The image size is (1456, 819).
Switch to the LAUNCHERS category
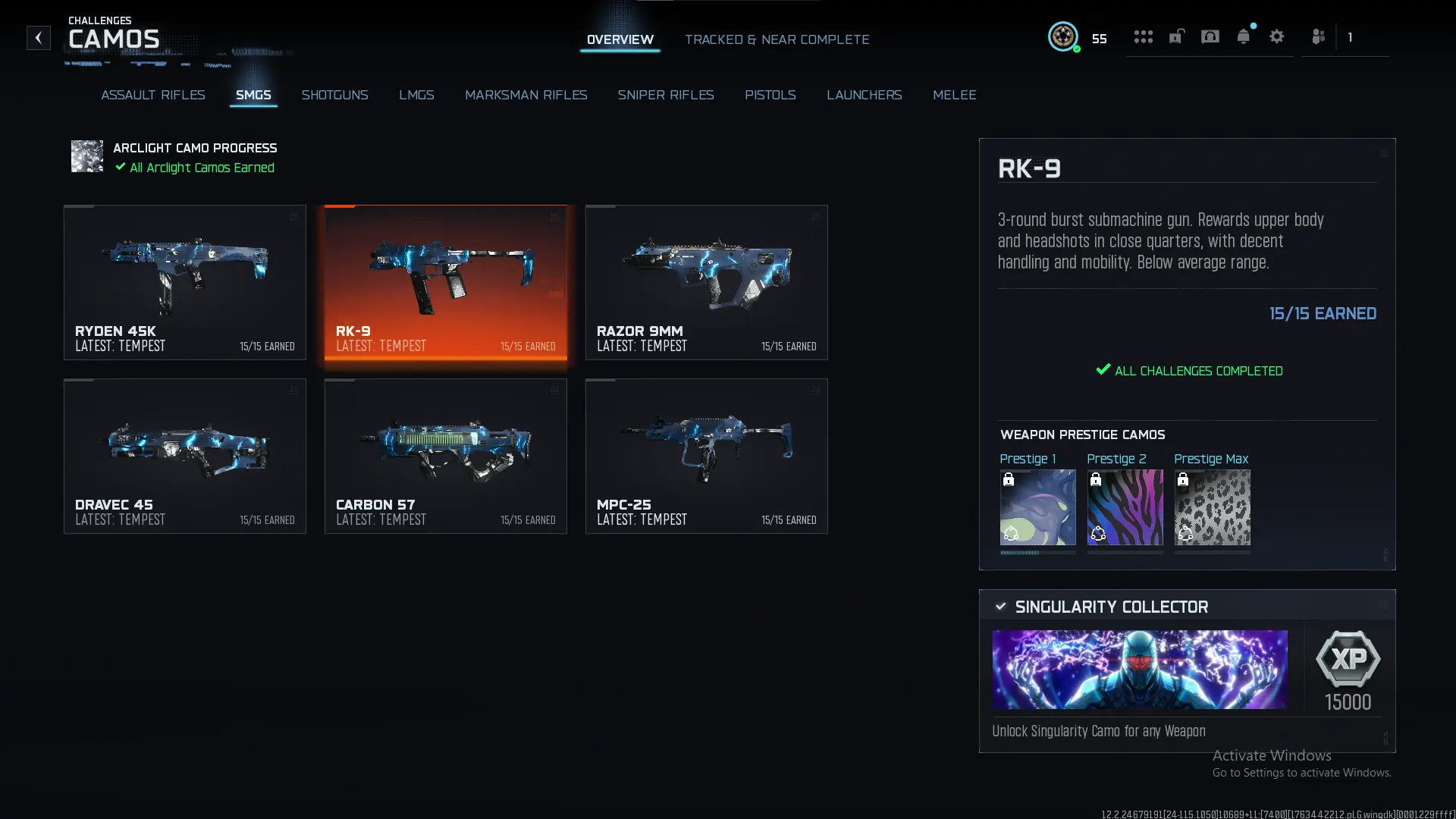coord(864,95)
